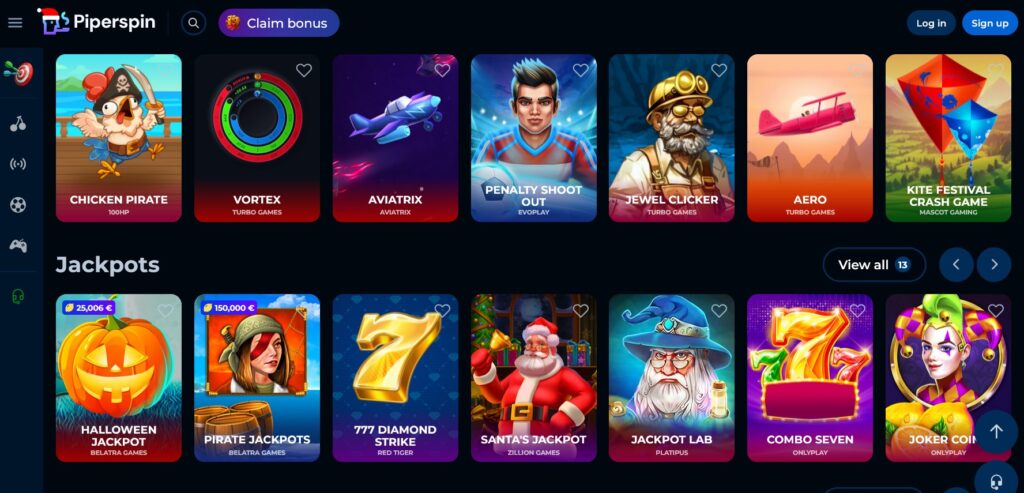This screenshot has height=493, width=1024.
Task: Open the Halloween Jackpot game
Action: point(119,377)
